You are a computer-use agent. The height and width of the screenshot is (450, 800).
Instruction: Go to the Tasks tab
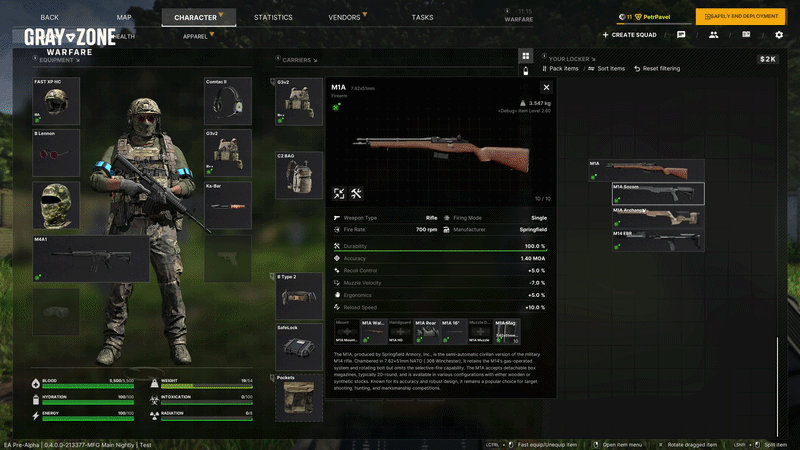[x=422, y=17]
